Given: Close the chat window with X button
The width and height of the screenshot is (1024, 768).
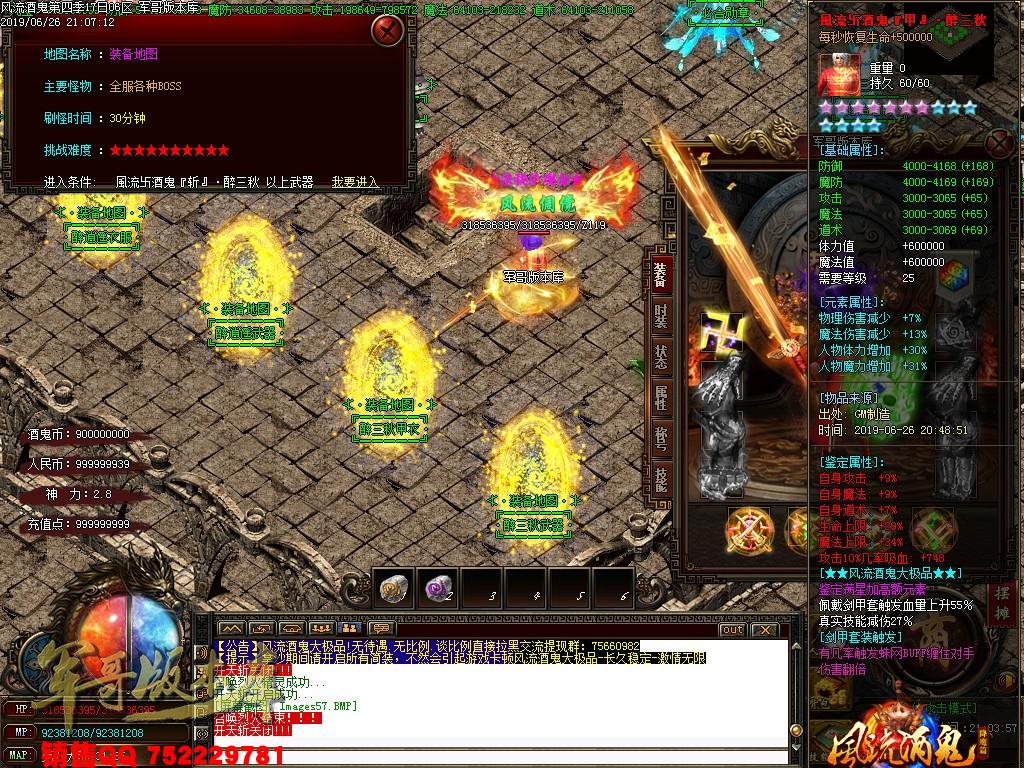Looking at the screenshot, I should click(764, 629).
